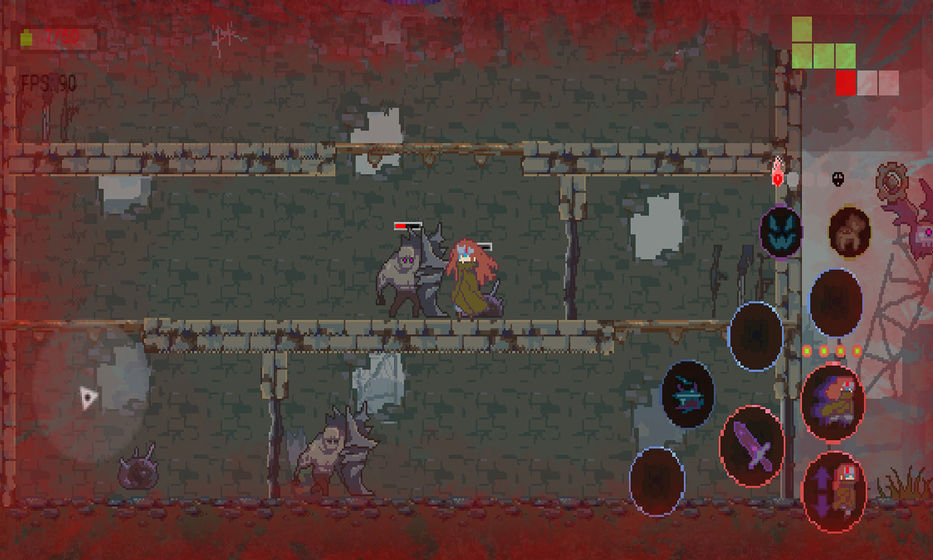Activate the dash ability with running character
This screenshot has height=560, width=933.
(x=832, y=403)
